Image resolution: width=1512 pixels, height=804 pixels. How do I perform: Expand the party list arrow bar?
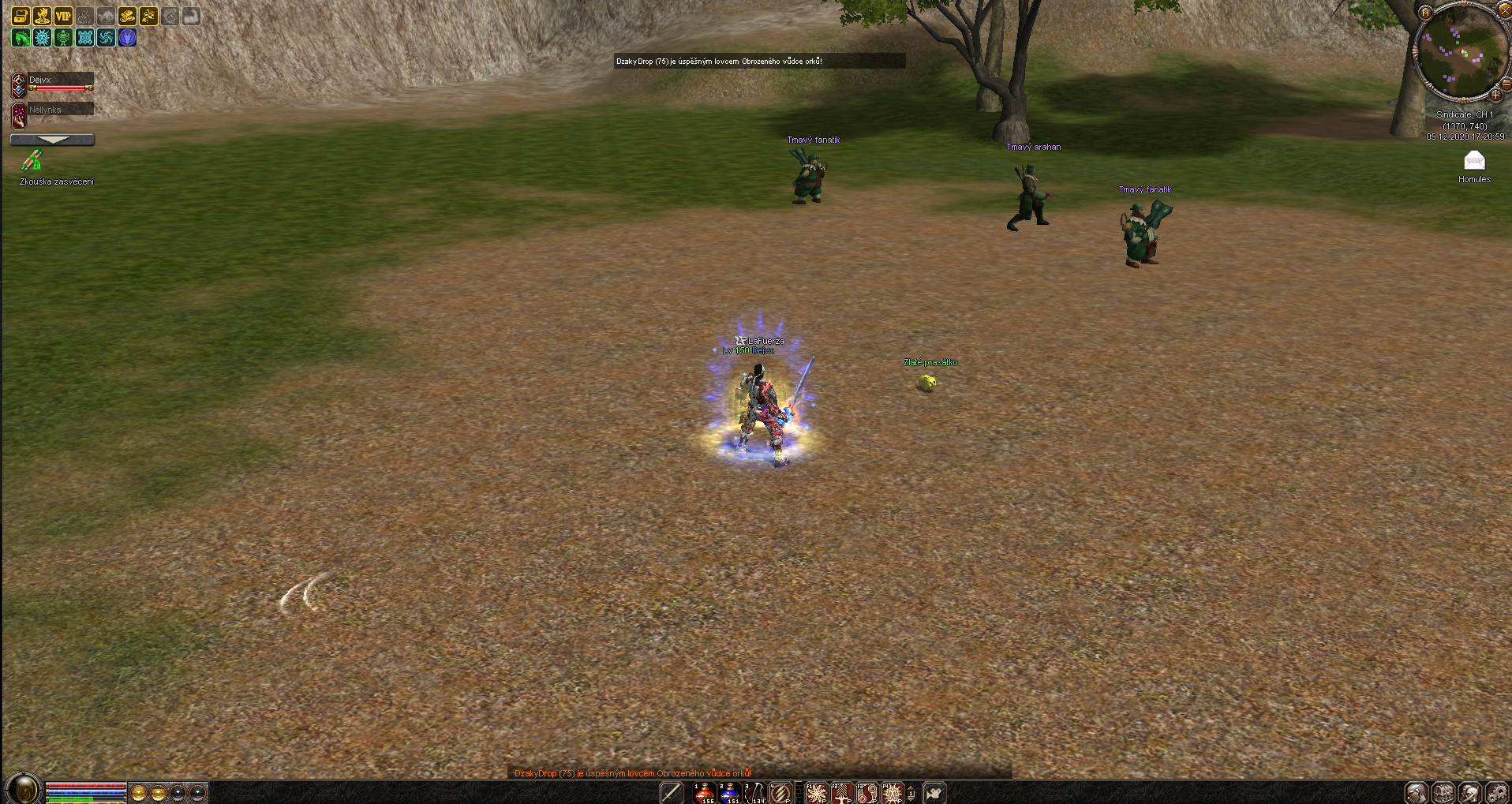[53, 140]
